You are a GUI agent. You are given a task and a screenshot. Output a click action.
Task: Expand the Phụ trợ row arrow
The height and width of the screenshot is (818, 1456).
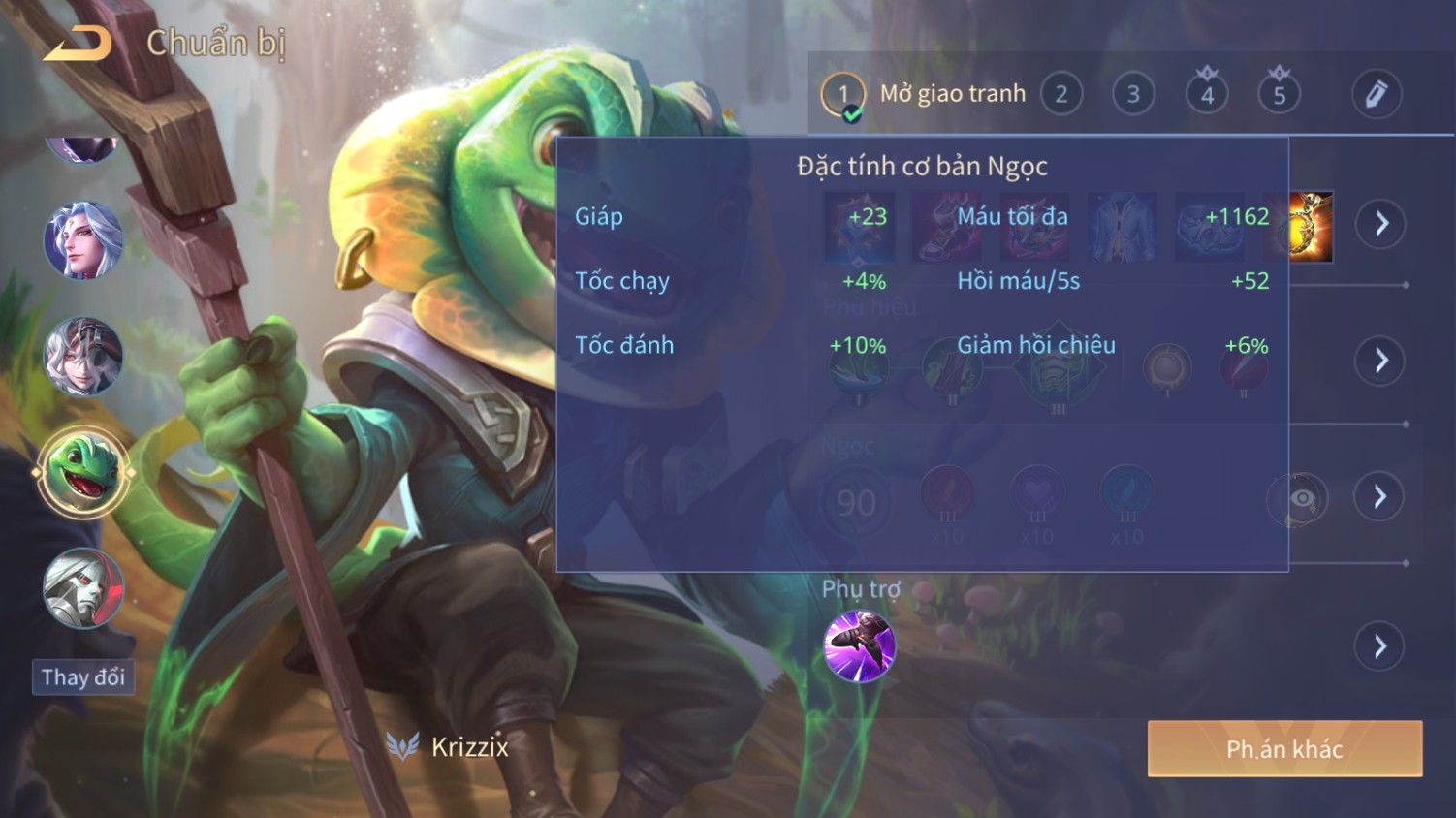click(1380, 646)
